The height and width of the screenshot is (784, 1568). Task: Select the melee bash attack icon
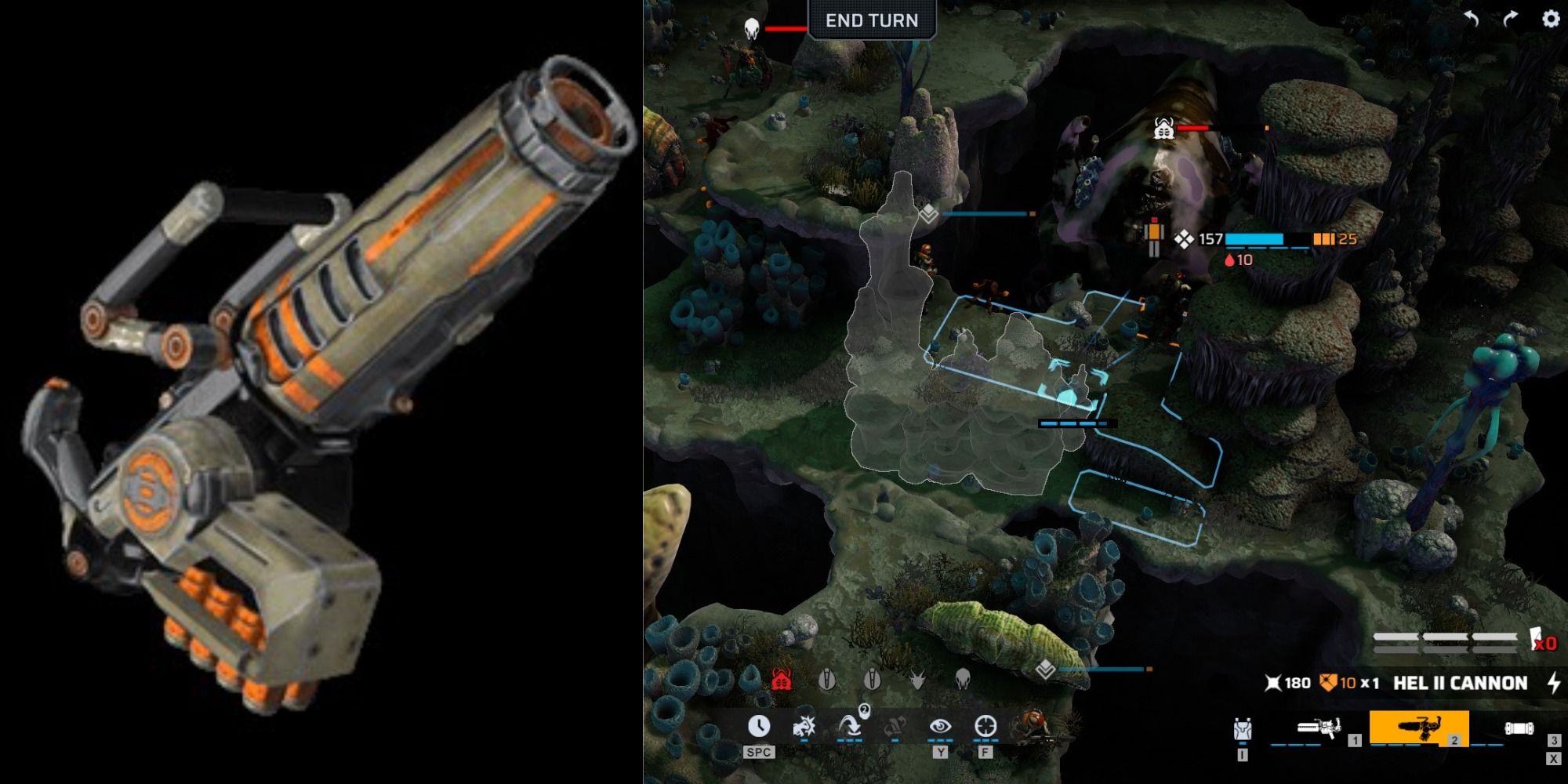805,727
